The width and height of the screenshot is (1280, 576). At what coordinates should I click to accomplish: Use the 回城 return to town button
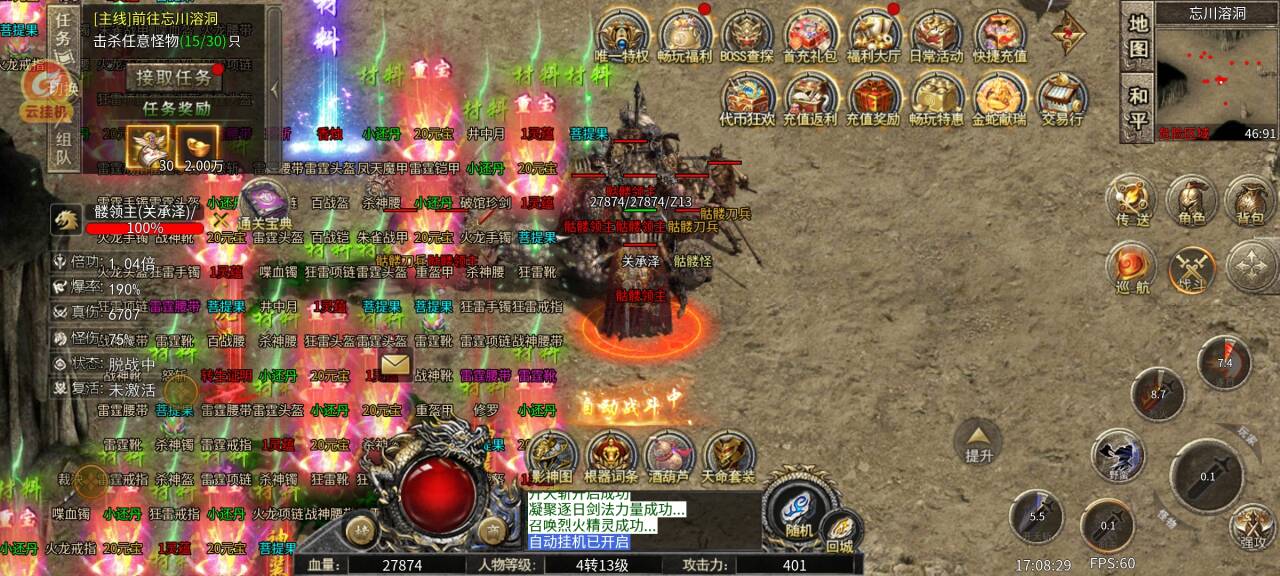pyautogui.click(x=840, y=532)
